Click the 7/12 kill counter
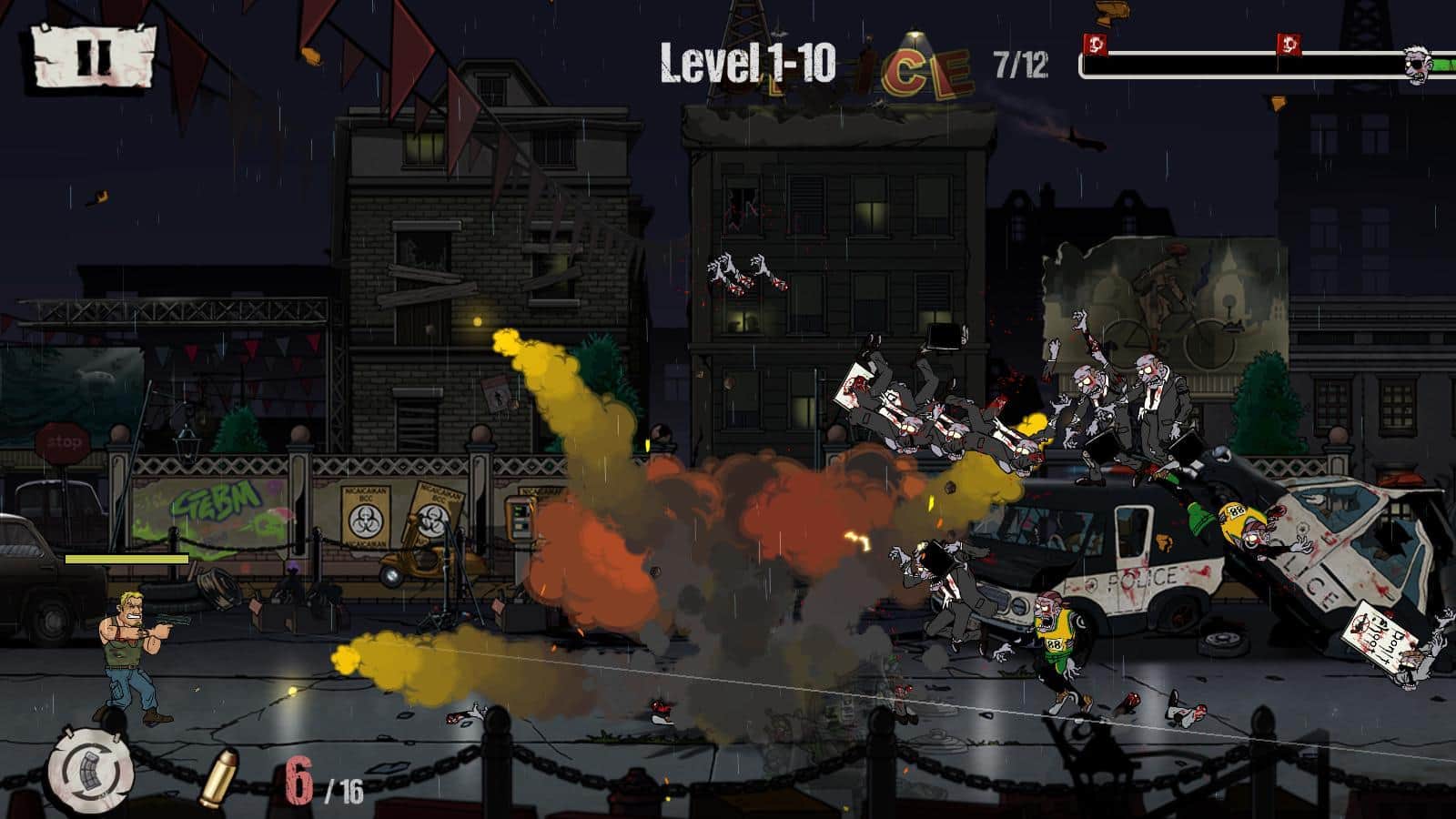The width and height of the screenshot is (1456, 819). coord(1020,65)
